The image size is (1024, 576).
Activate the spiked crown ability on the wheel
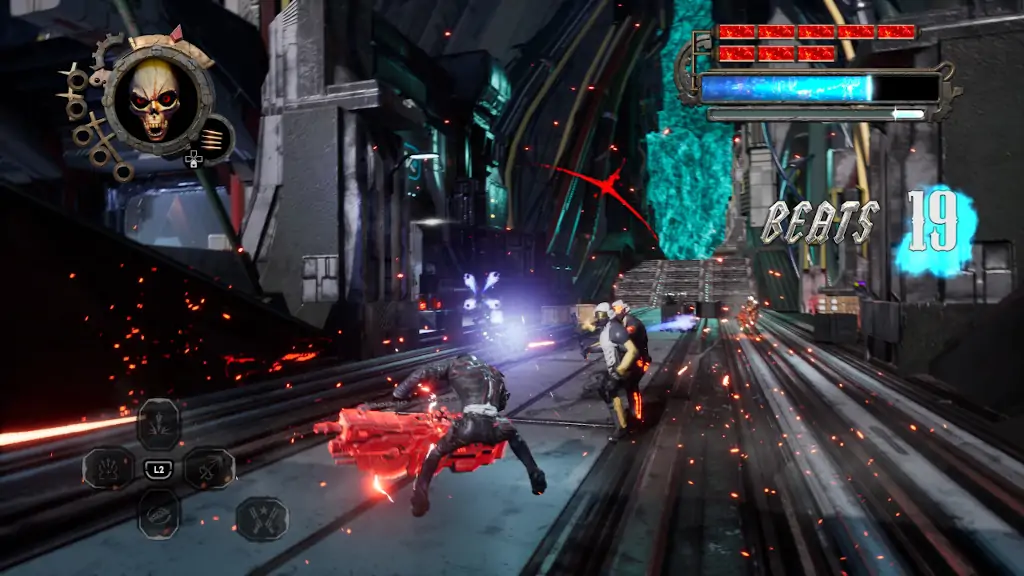pos(108,468)
